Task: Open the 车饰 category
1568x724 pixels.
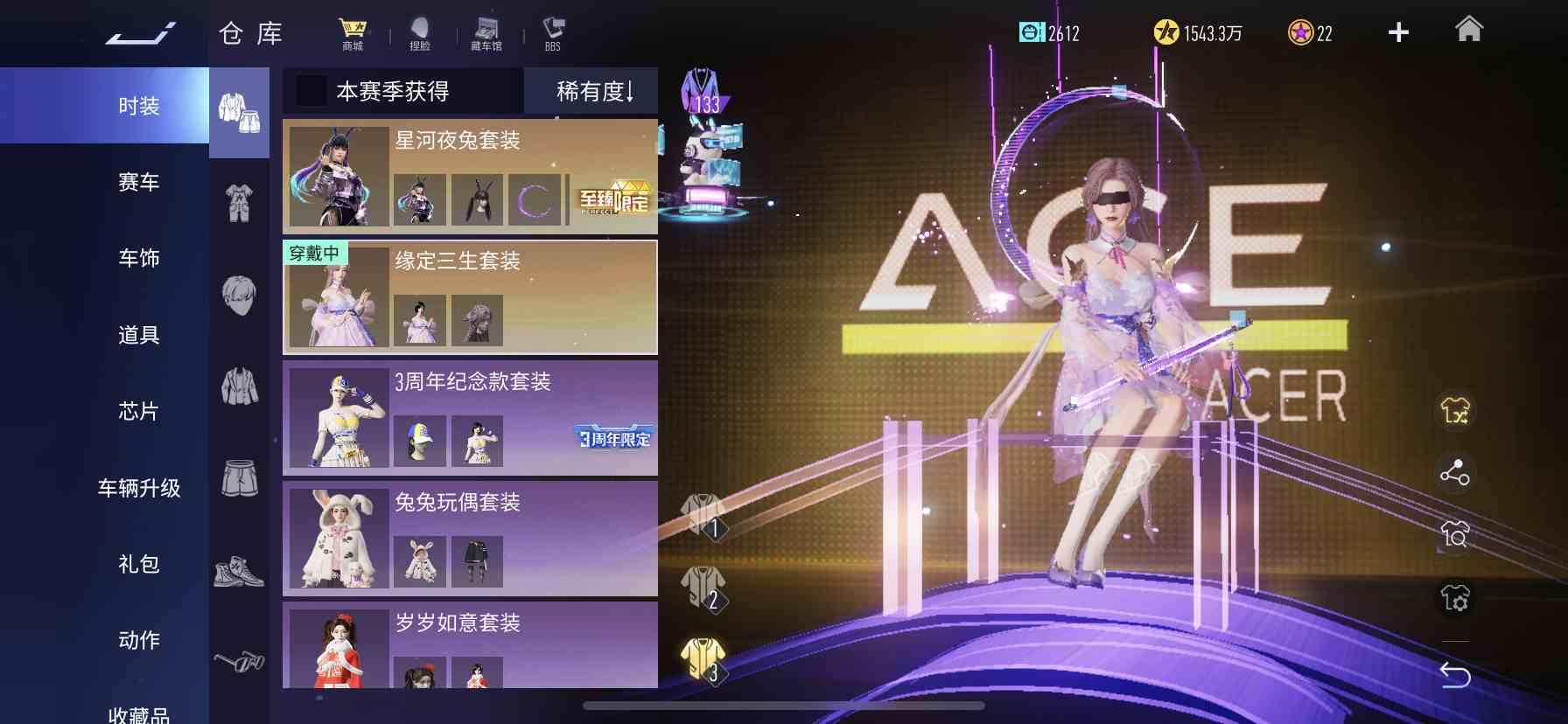Action: [138, 258]
